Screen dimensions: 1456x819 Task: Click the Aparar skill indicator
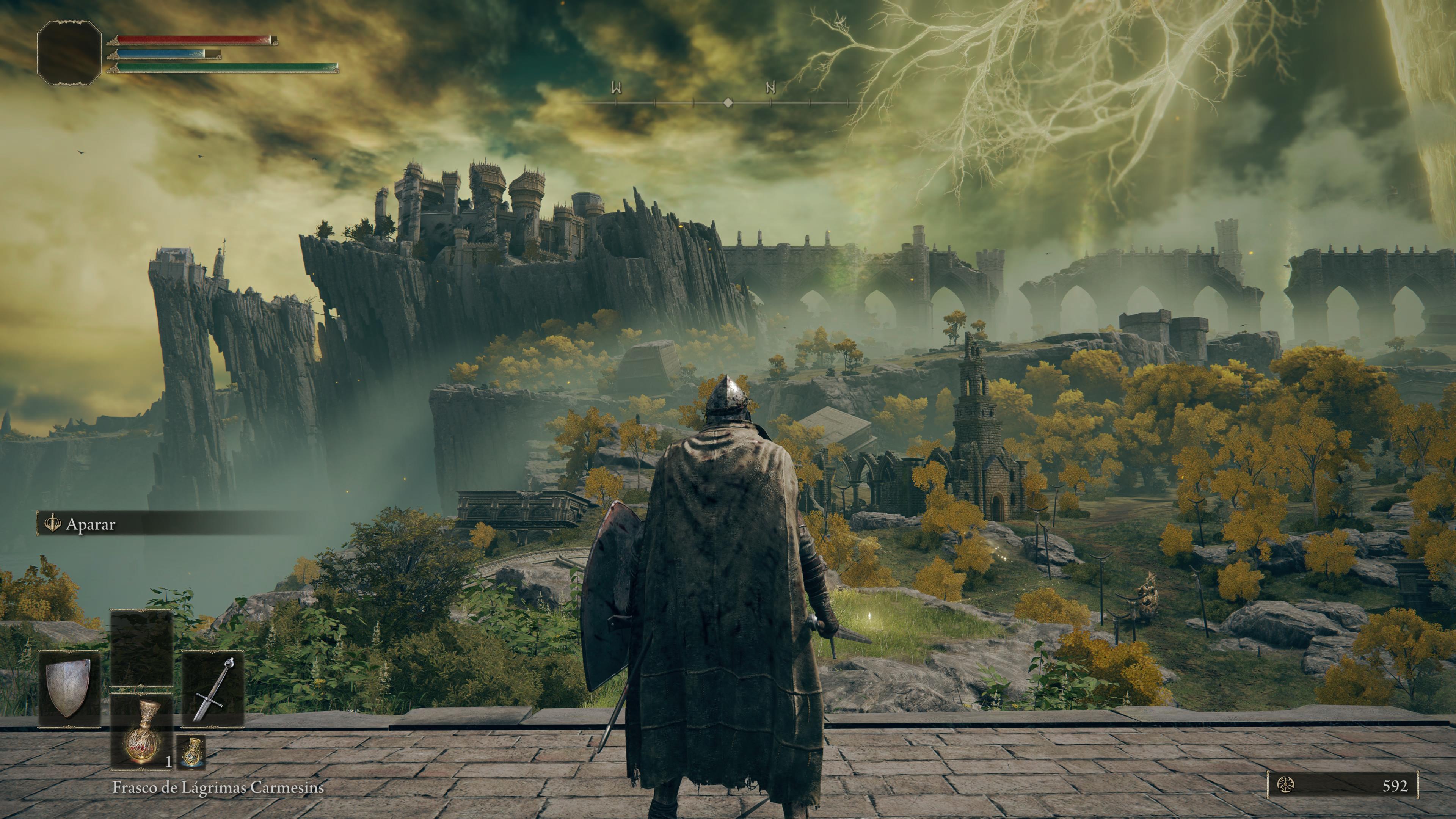point(91,524)
